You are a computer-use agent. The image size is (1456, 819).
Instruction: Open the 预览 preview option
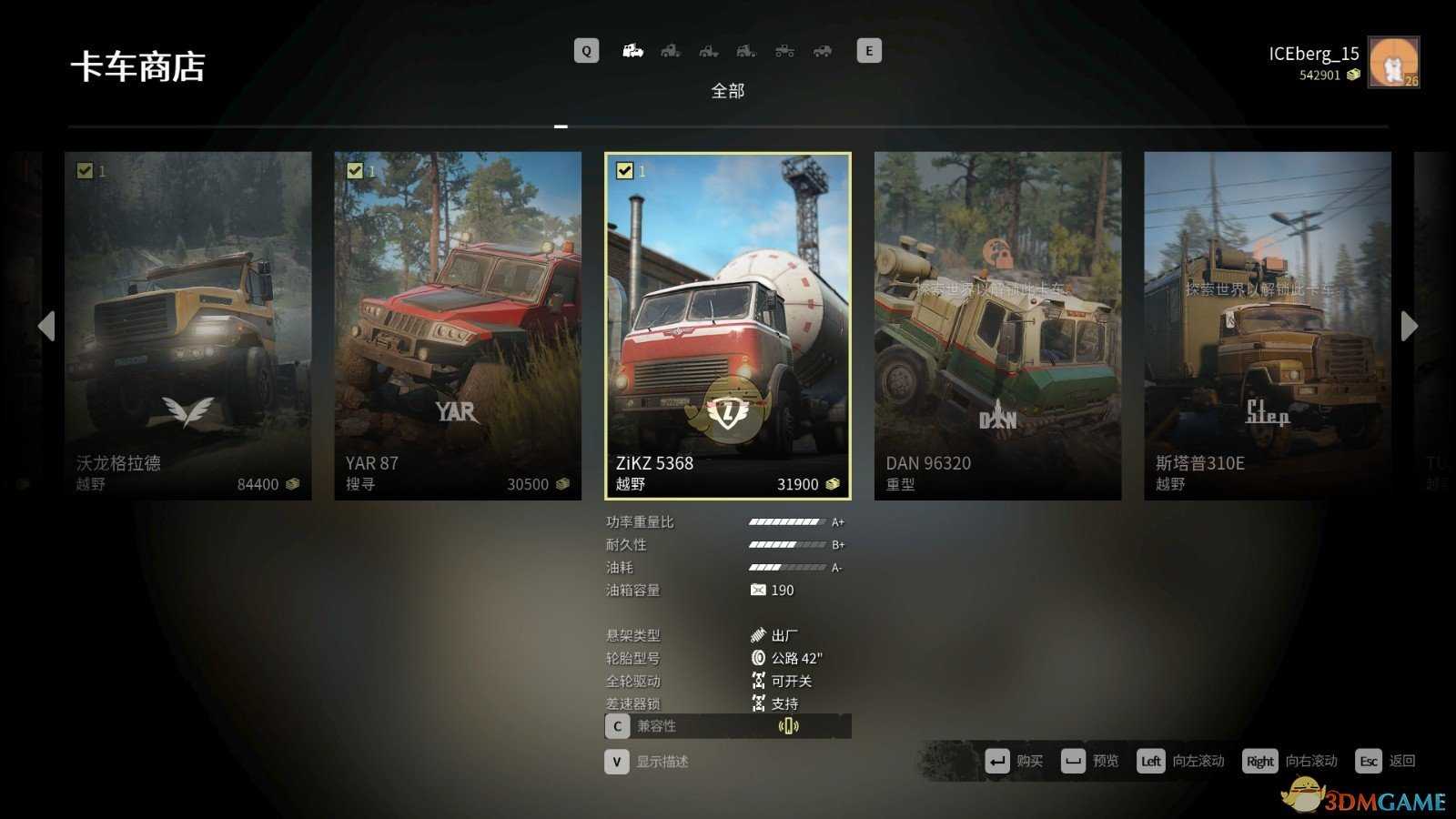click(1090, 761)
